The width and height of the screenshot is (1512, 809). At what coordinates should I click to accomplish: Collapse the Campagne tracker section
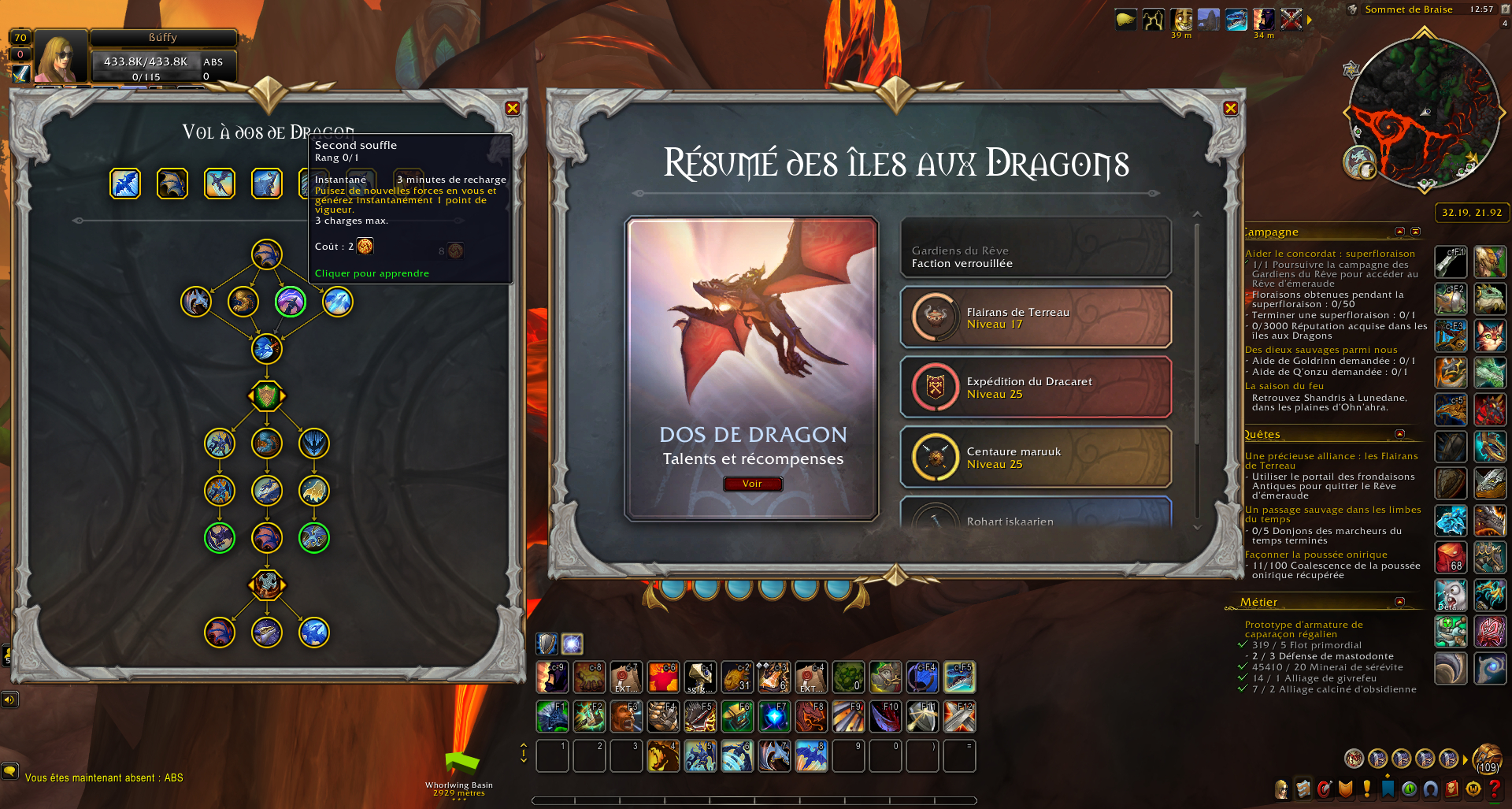point(1399,232)
